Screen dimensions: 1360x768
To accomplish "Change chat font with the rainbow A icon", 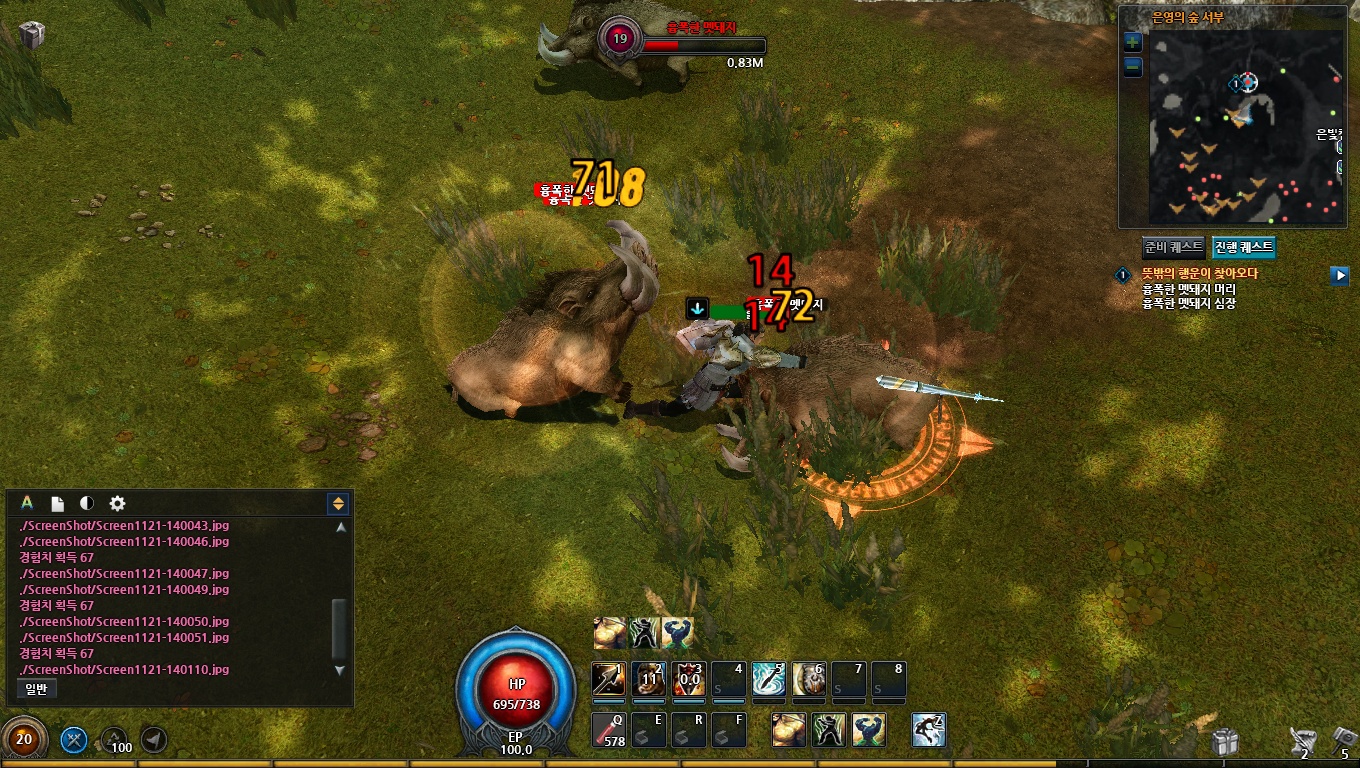I will click(27, 503).
